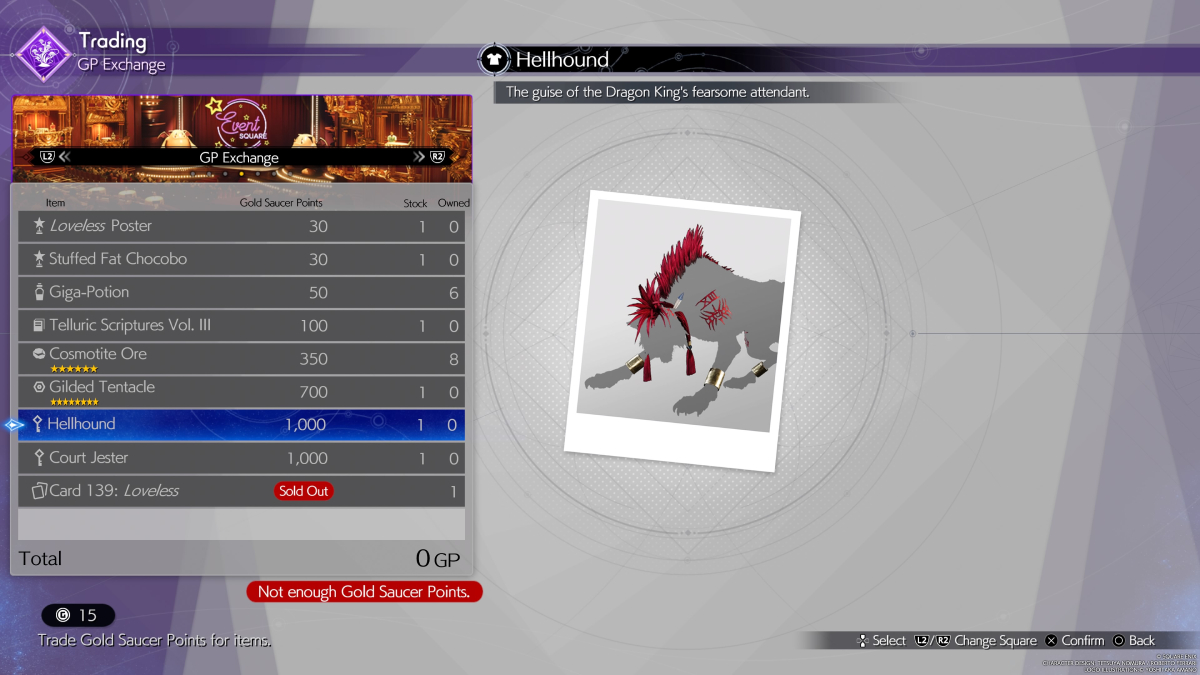
Task: Select Giga-Potion in the exchange list
Action: pos(241,293)
